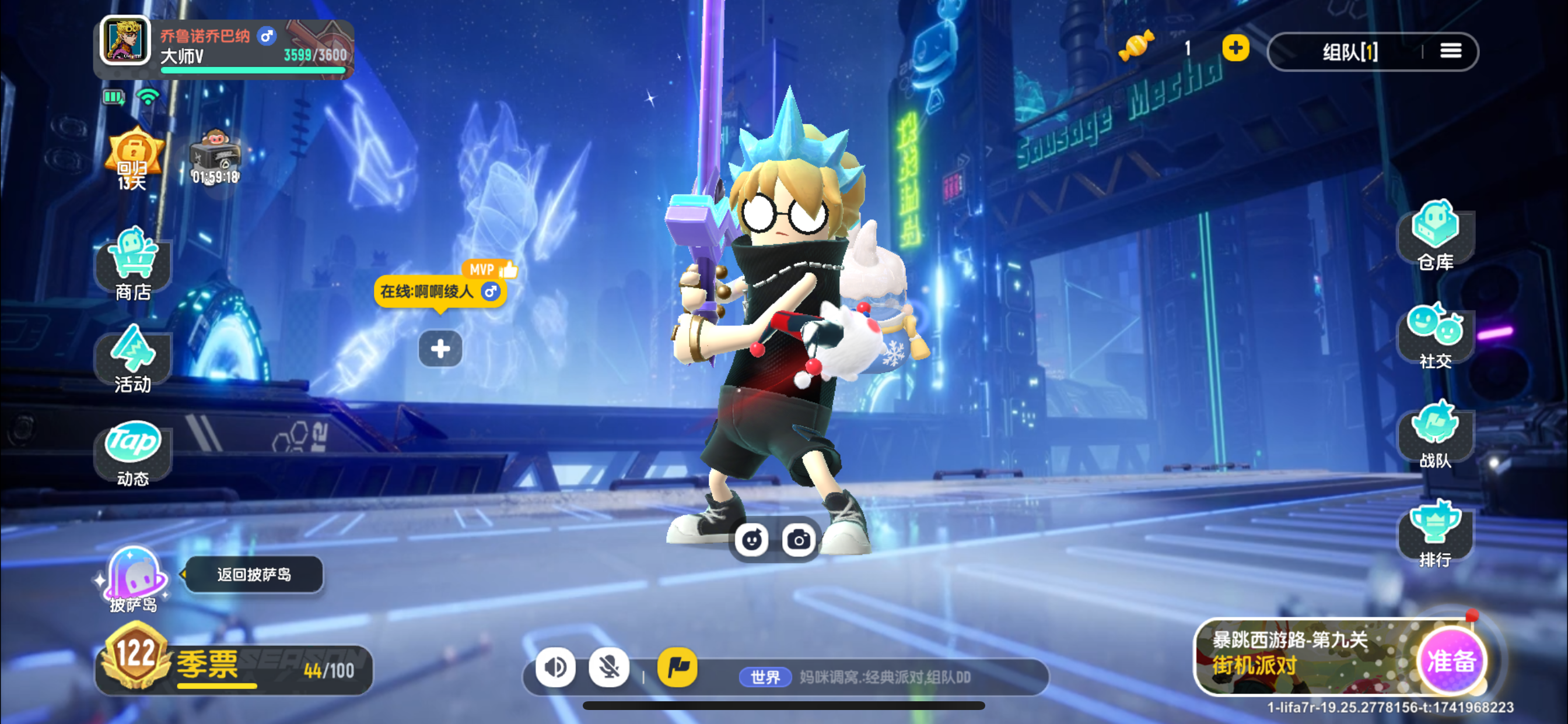Toggle the muted microphone
Viewport: 1568px width, 724px height.
(x=608, y=667)
